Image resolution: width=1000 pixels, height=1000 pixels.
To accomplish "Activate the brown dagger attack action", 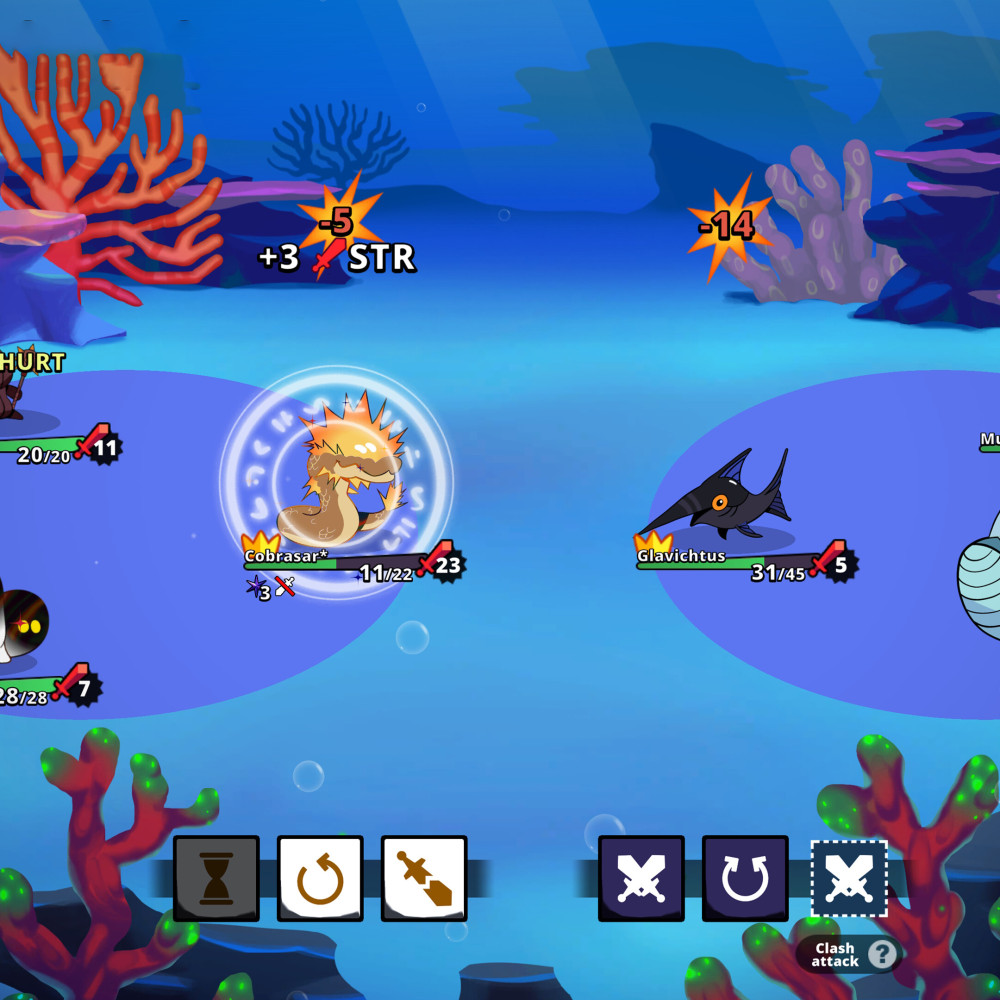I will 424,878.
